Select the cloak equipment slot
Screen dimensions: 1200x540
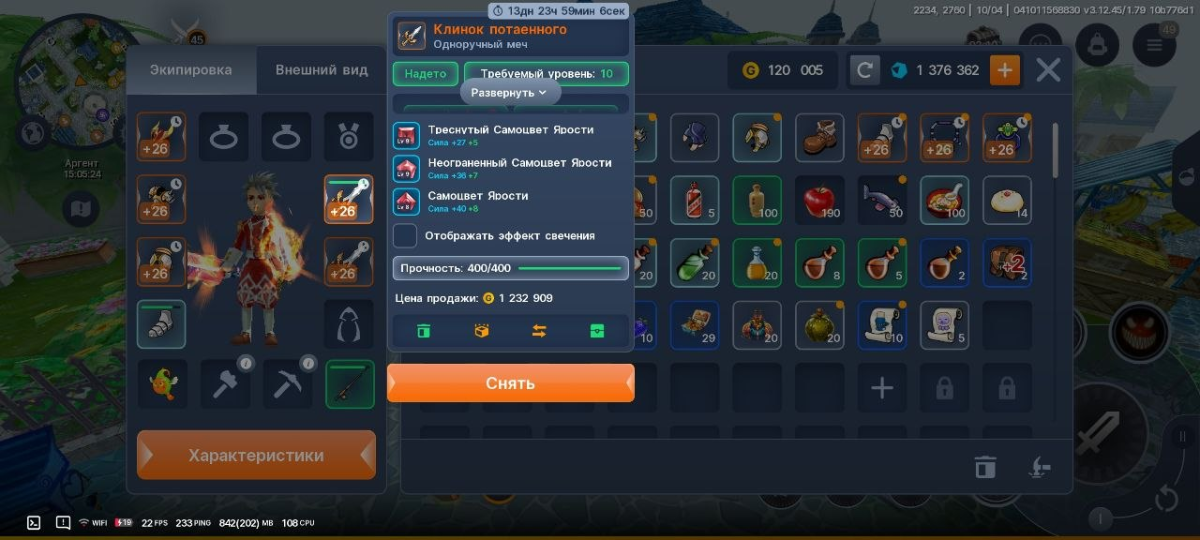point(349,323)
